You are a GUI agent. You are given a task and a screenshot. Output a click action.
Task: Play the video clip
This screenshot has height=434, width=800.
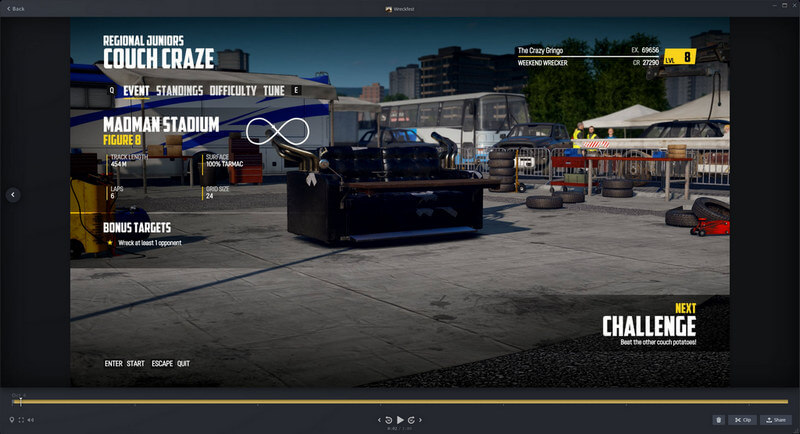[x=400, y=419]
